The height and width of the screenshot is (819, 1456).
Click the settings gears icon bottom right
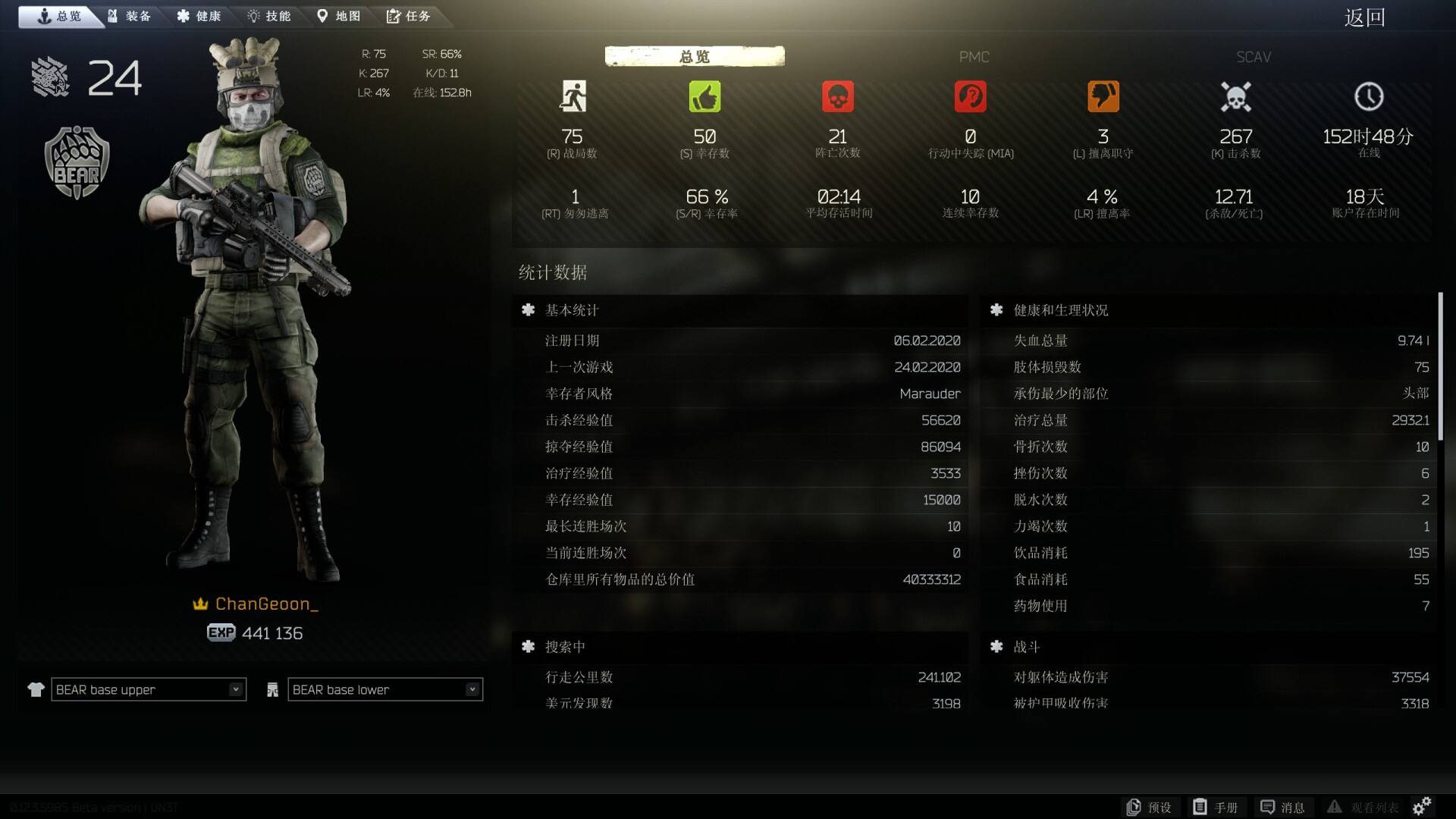1423,807
